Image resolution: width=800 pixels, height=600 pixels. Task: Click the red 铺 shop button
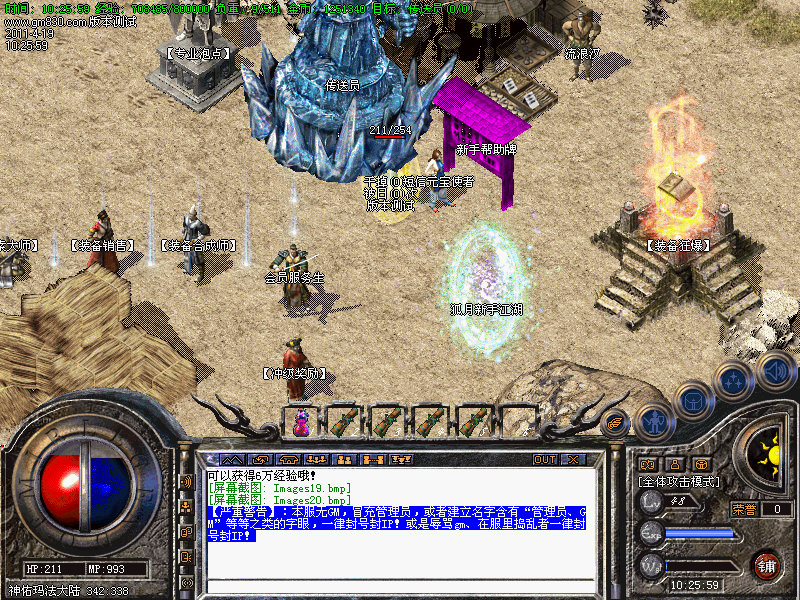tap(766, 565)
